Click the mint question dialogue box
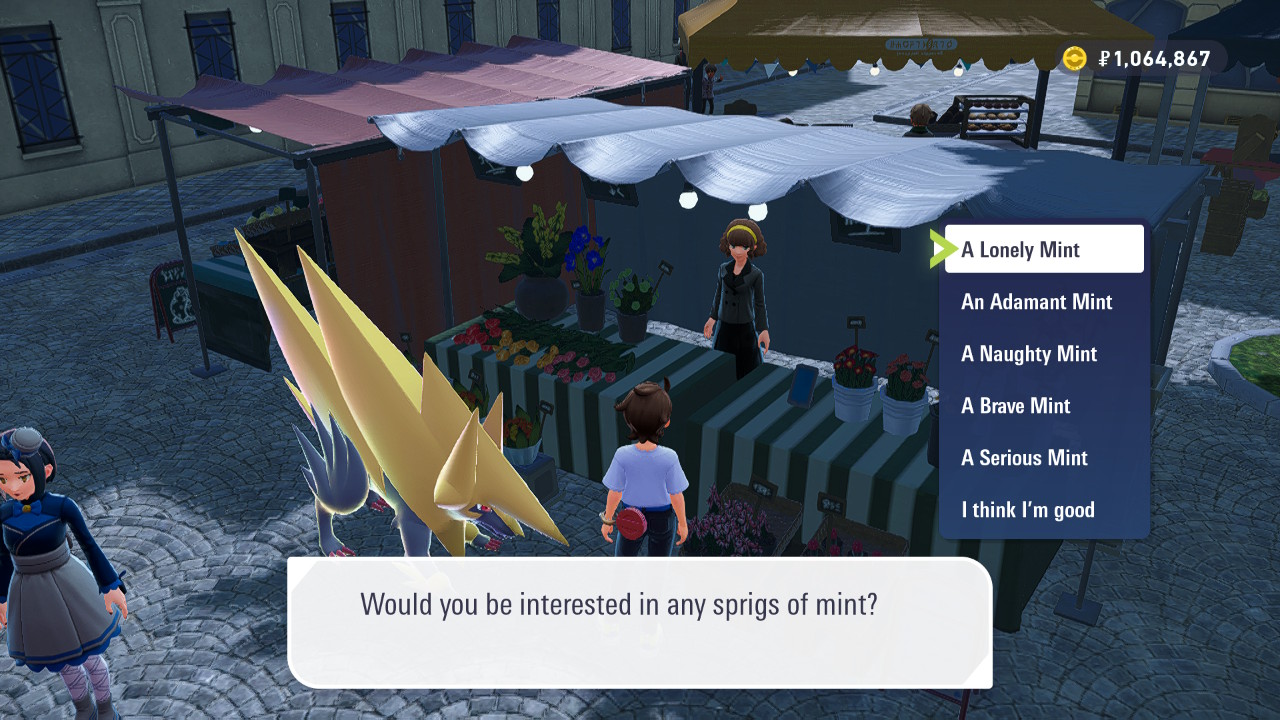 point(639,621)
